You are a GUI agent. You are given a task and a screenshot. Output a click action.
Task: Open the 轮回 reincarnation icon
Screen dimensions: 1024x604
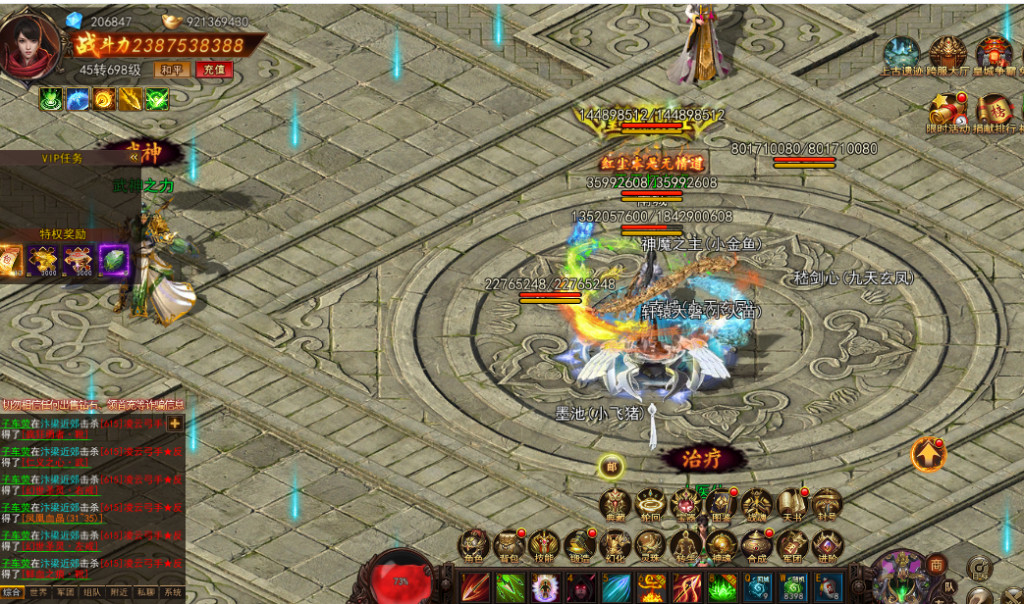(650, 504)
